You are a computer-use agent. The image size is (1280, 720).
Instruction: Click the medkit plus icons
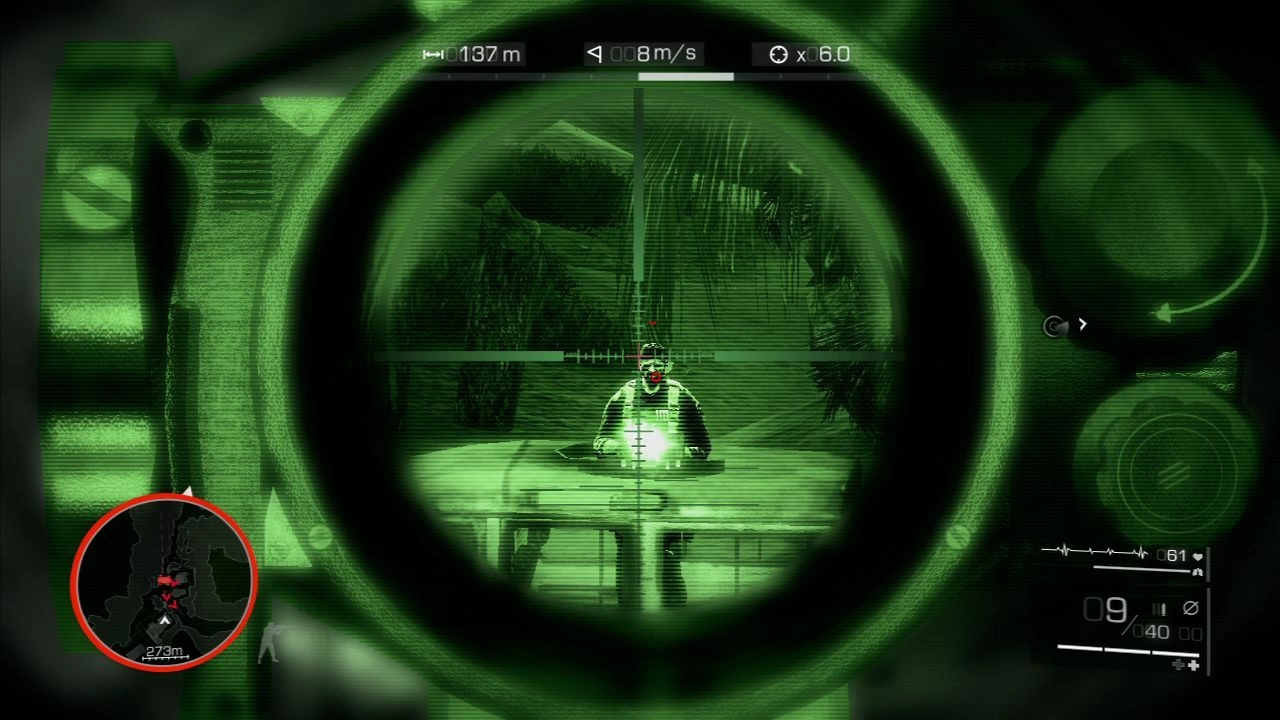click(x=1186, y=664)
